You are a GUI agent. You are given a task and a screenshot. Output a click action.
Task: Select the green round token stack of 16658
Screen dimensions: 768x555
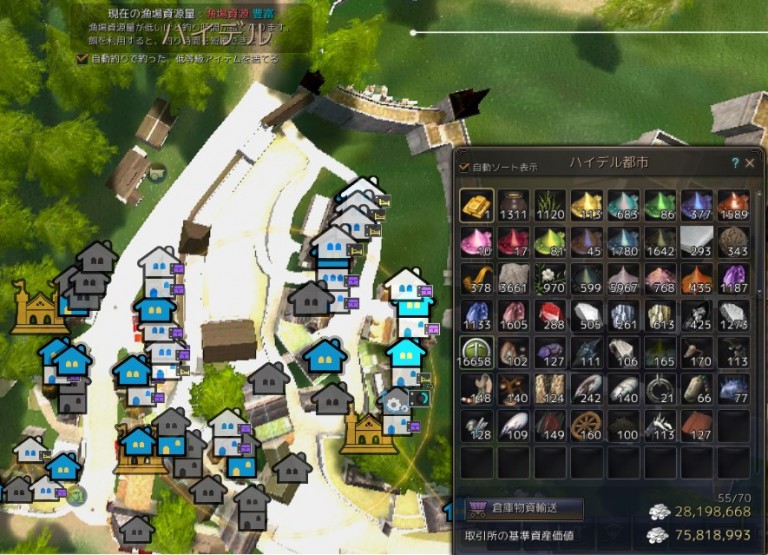[x=476, y=353]
